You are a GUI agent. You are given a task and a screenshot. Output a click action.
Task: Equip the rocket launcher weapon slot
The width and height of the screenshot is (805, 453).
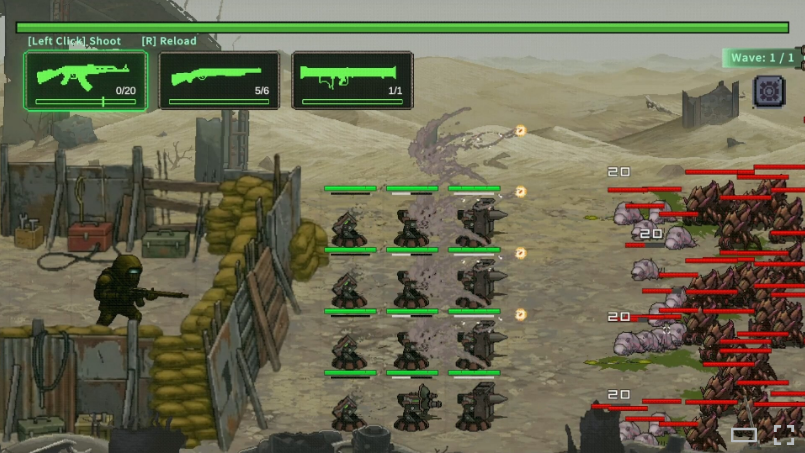click(352, 80)
